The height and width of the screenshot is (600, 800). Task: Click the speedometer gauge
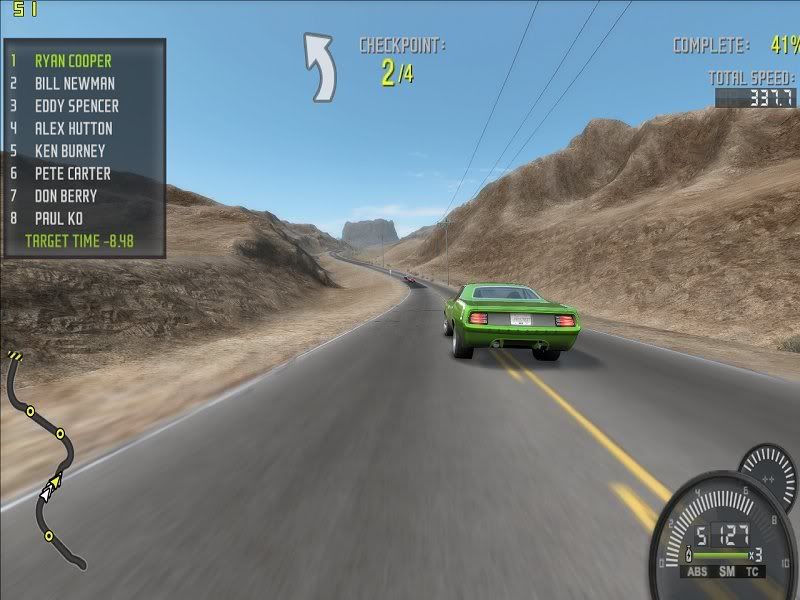(x=720, y=535)
